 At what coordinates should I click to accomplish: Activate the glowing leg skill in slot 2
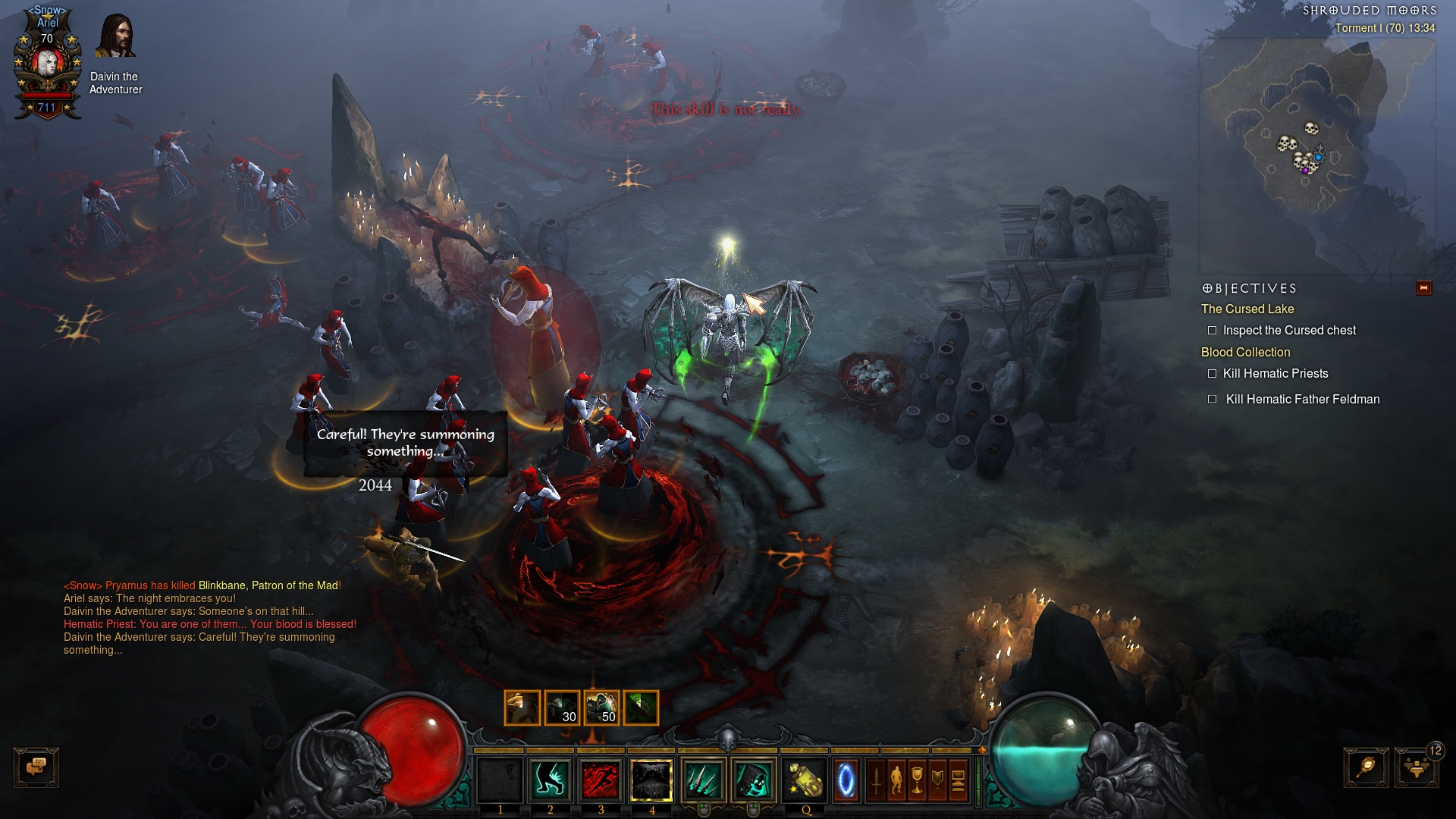tap(551, 780)
